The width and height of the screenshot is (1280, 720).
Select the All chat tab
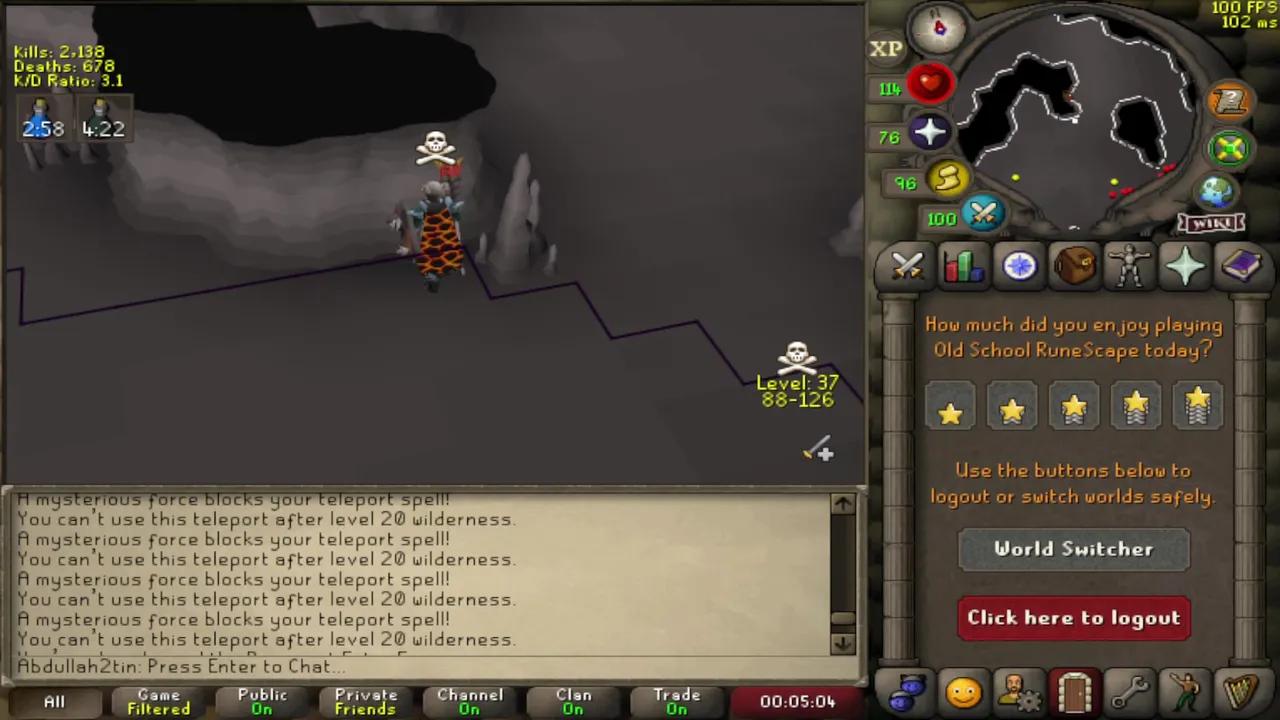pos(54,701)
